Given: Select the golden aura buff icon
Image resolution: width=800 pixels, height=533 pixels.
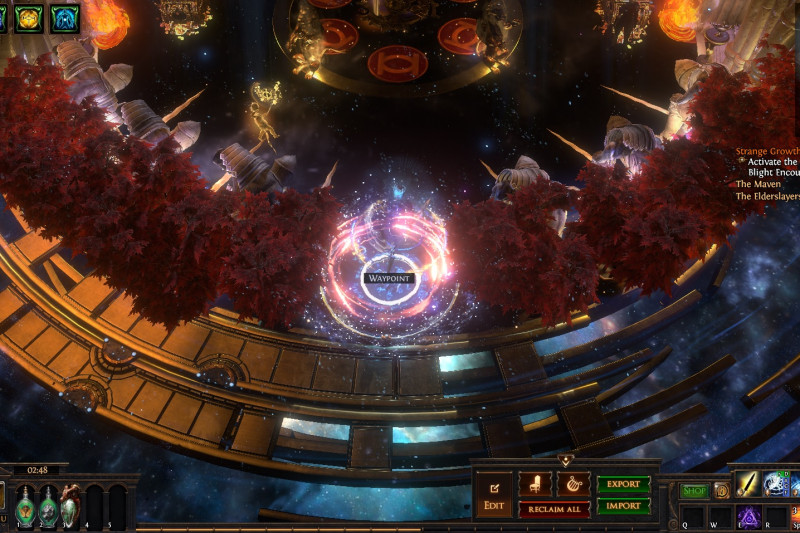Looking at the screenshot, I should pos(28,17).
